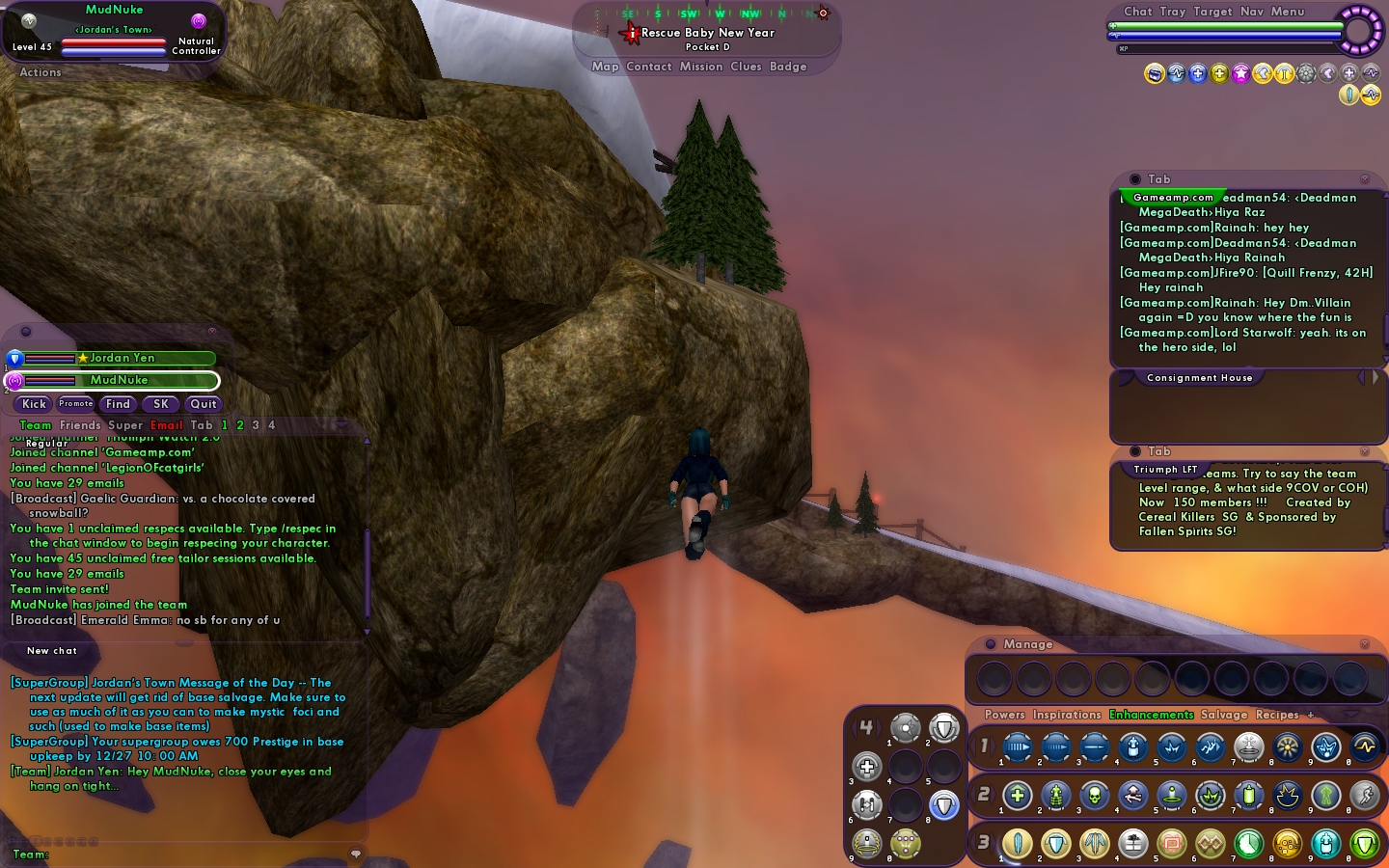This screenshot has height=868, width=1389.
Task: Open the Clues list
Action: [x=746, y=67]
